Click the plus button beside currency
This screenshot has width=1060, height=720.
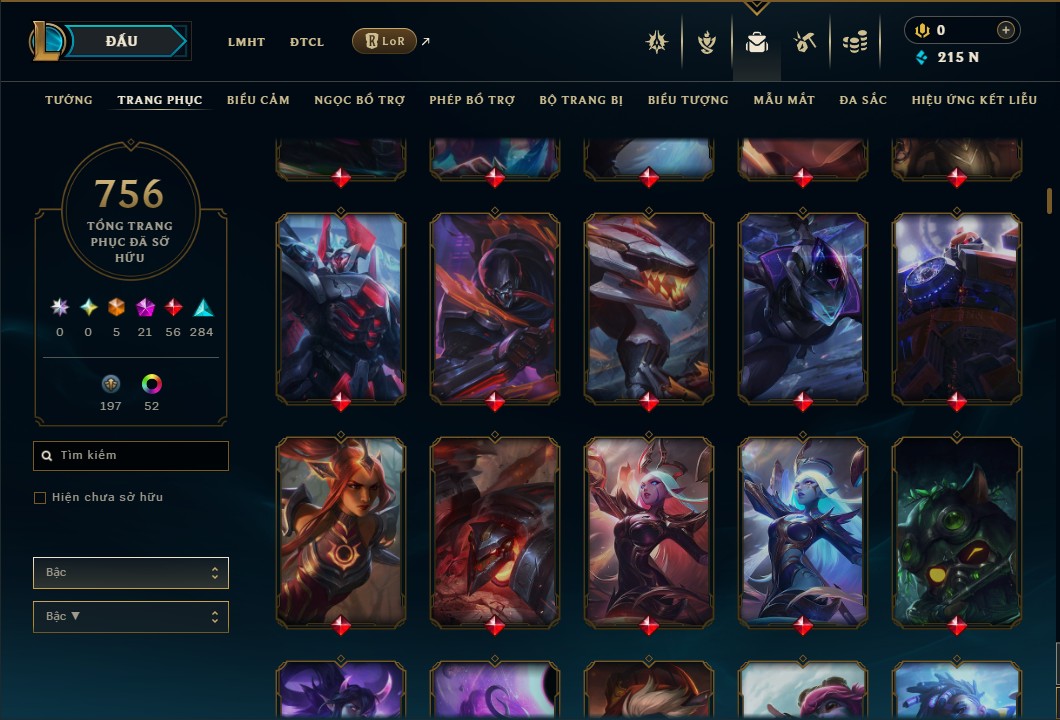tap(1005, 31)
